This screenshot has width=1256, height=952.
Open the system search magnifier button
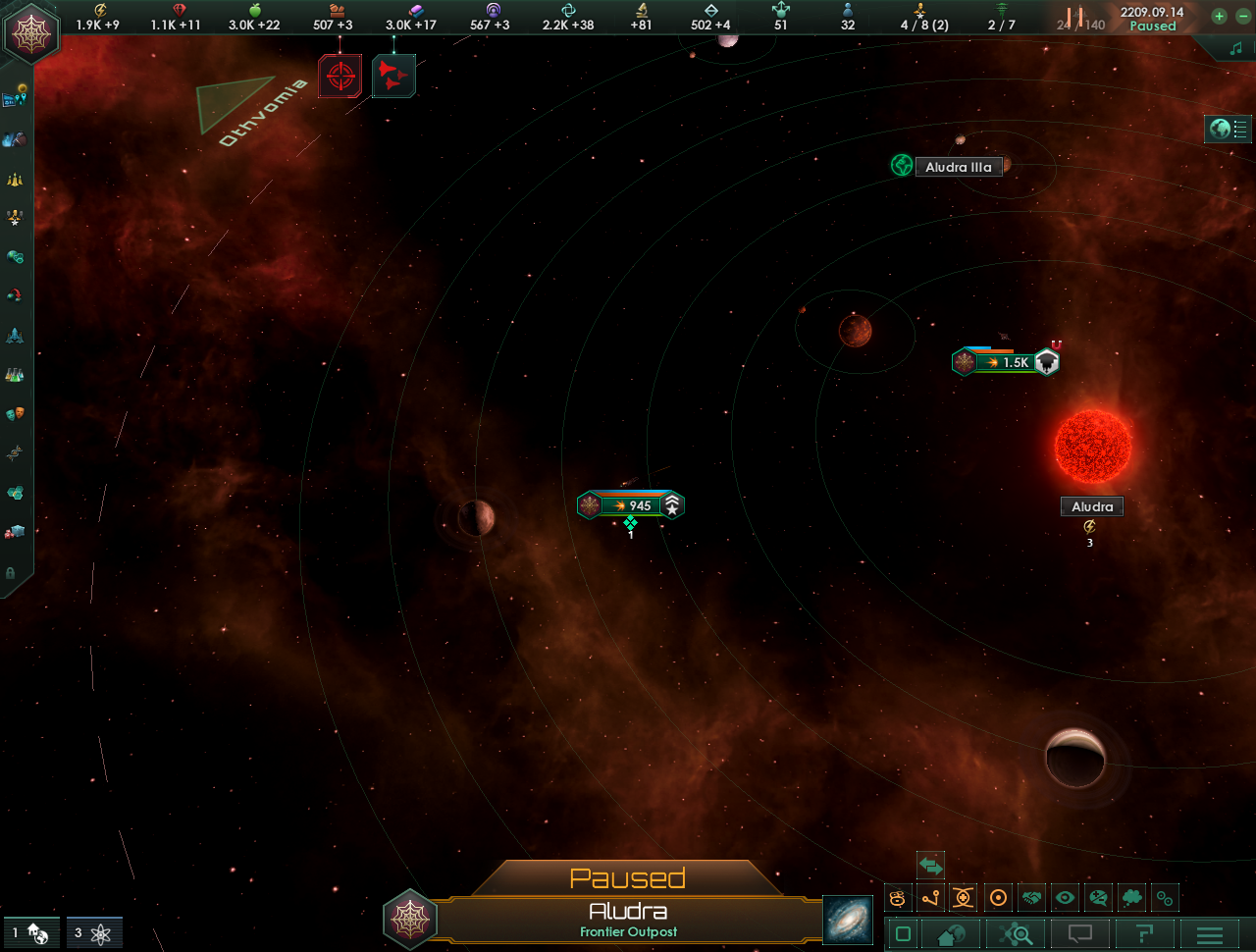click(1015, 934)
